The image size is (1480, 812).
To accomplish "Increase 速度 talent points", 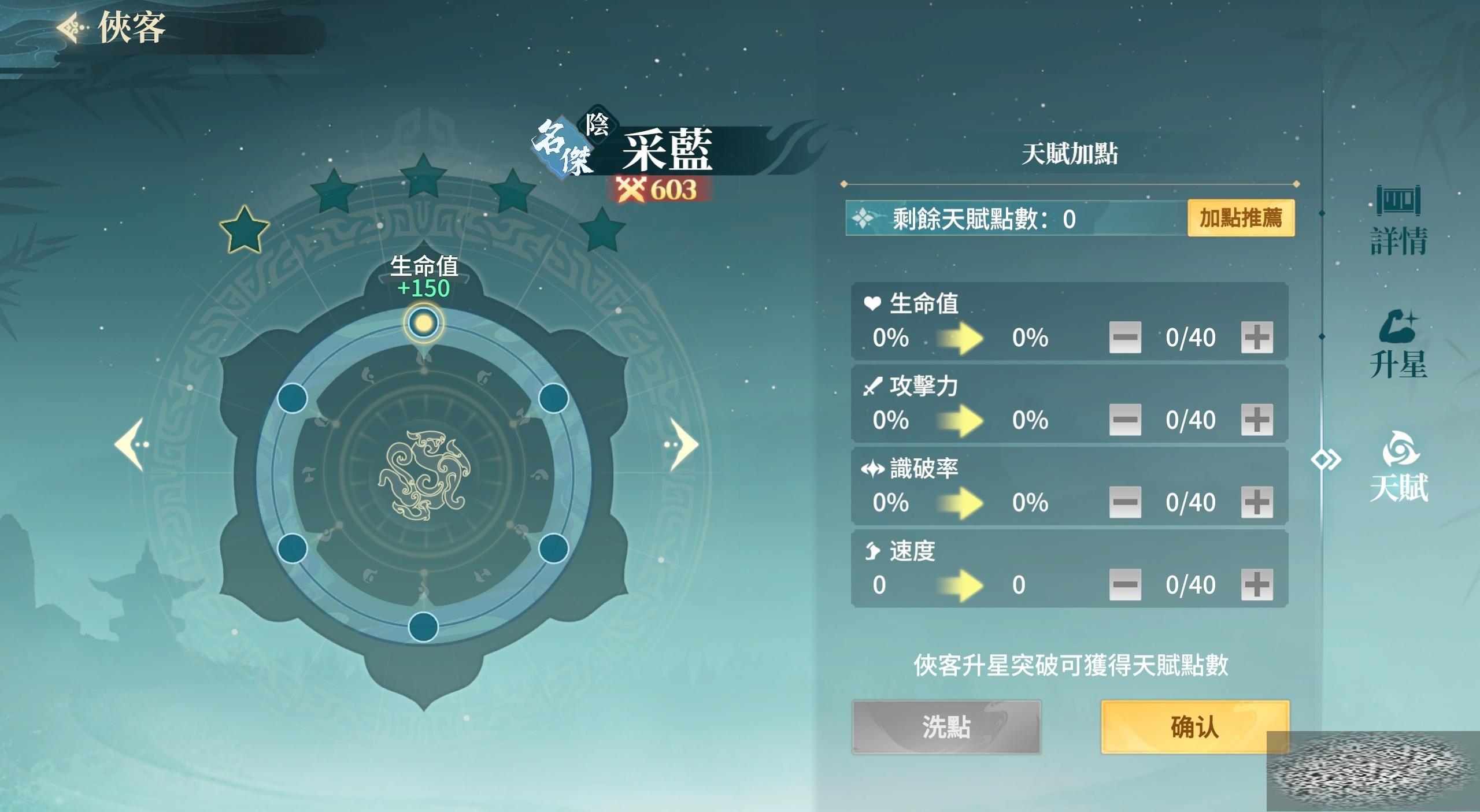I will pyautogui.click(x=1256, y=585).
